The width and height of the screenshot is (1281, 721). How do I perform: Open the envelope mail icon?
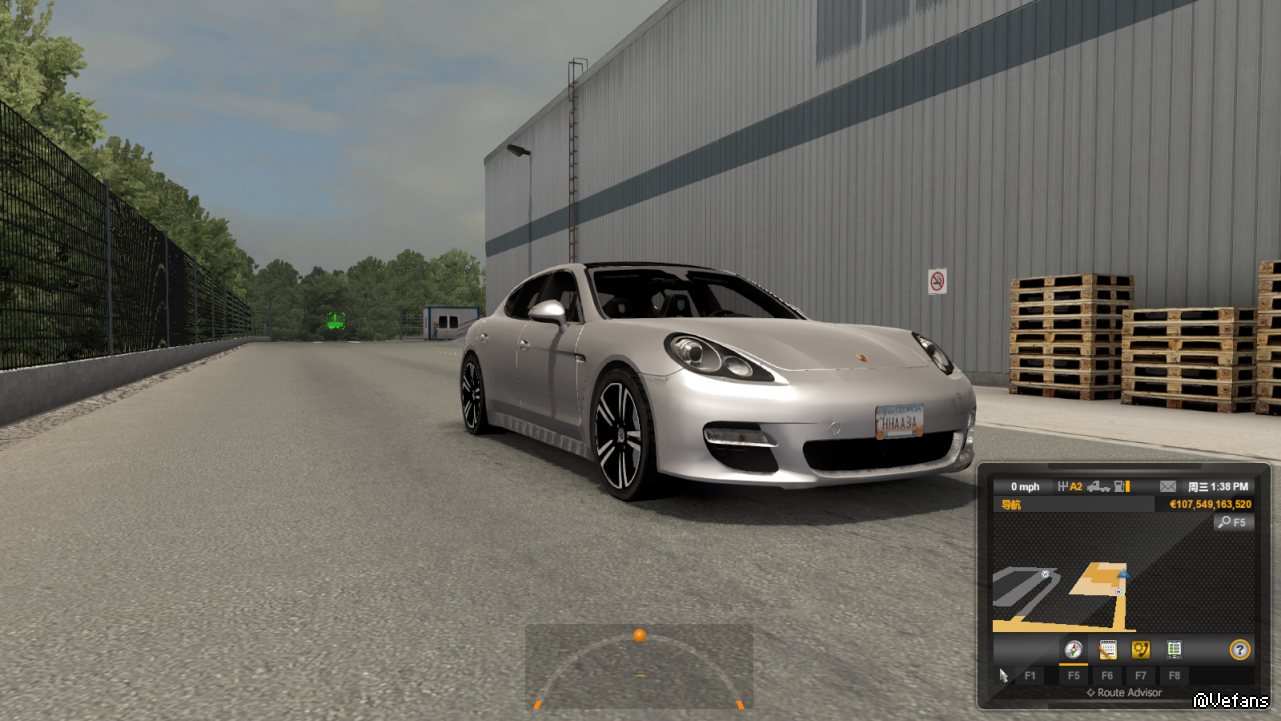coord(1168,487)
